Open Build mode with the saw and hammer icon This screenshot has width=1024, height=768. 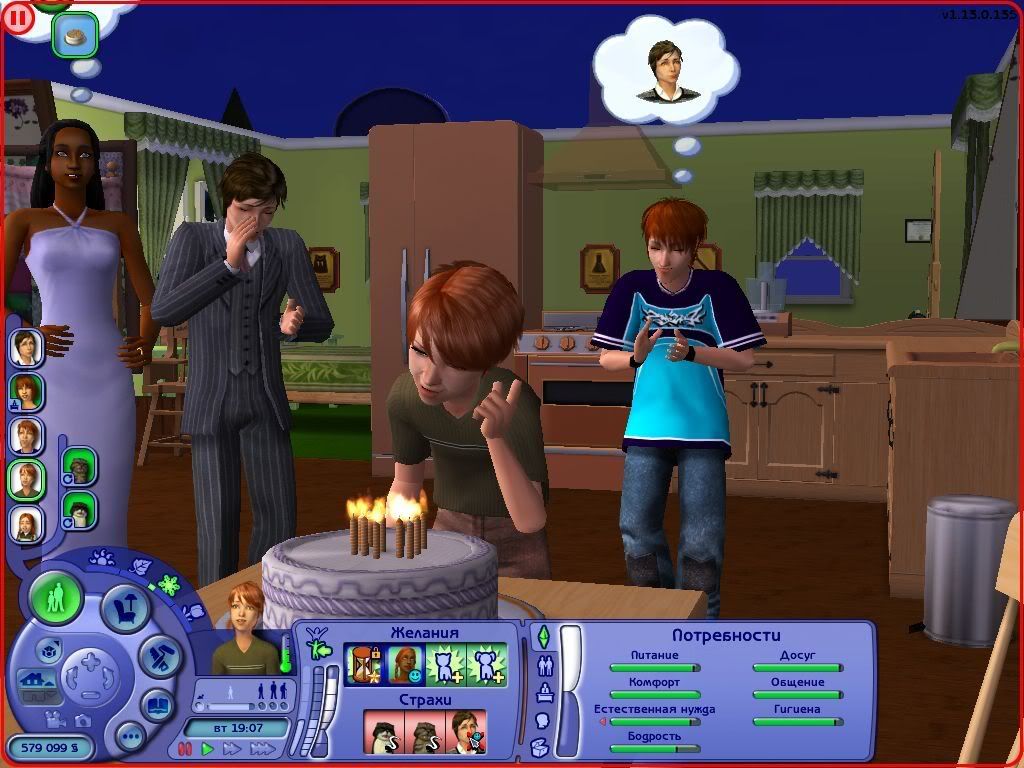coord(158,657)
